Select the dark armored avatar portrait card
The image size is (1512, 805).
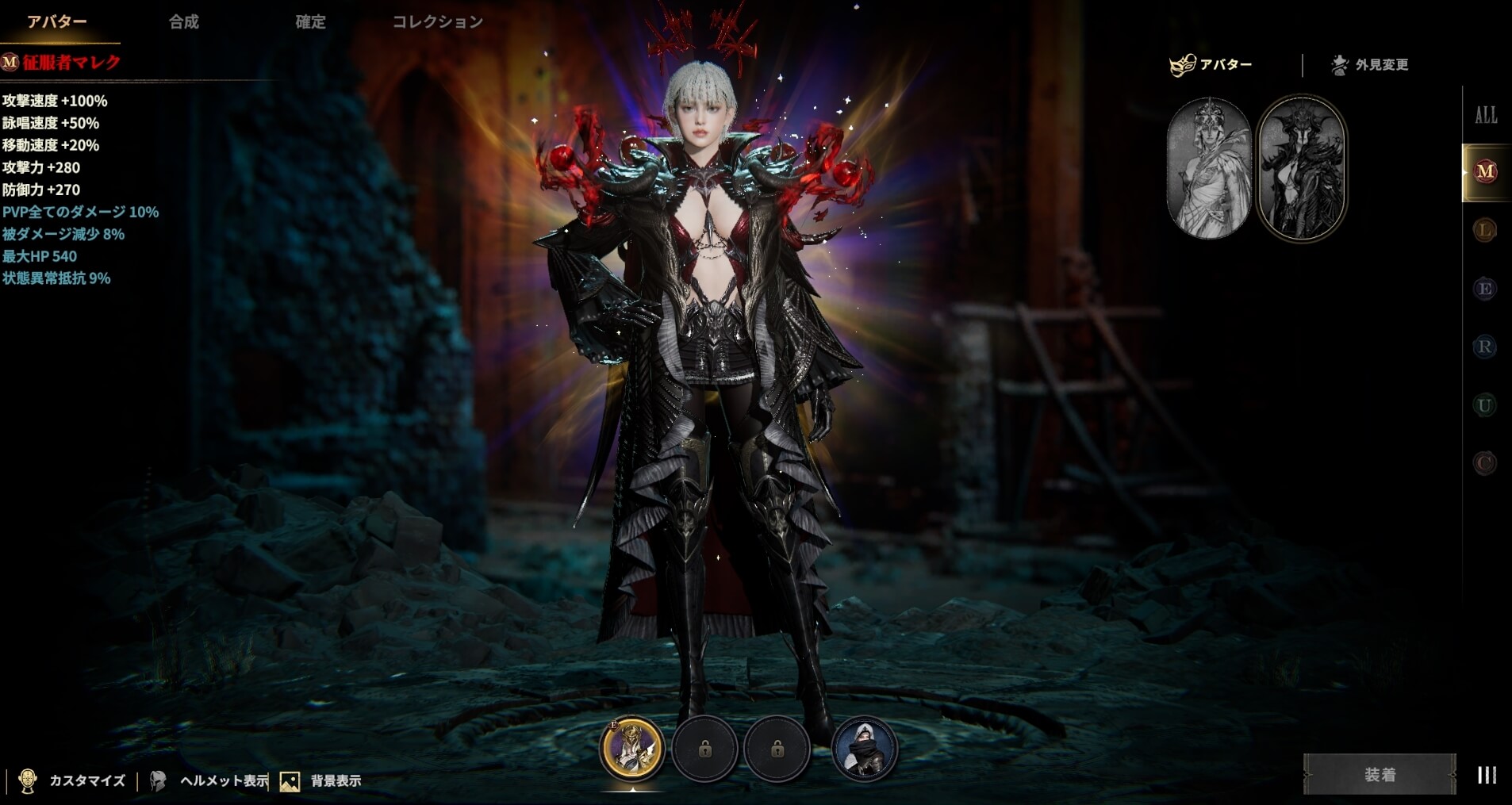1301,168
